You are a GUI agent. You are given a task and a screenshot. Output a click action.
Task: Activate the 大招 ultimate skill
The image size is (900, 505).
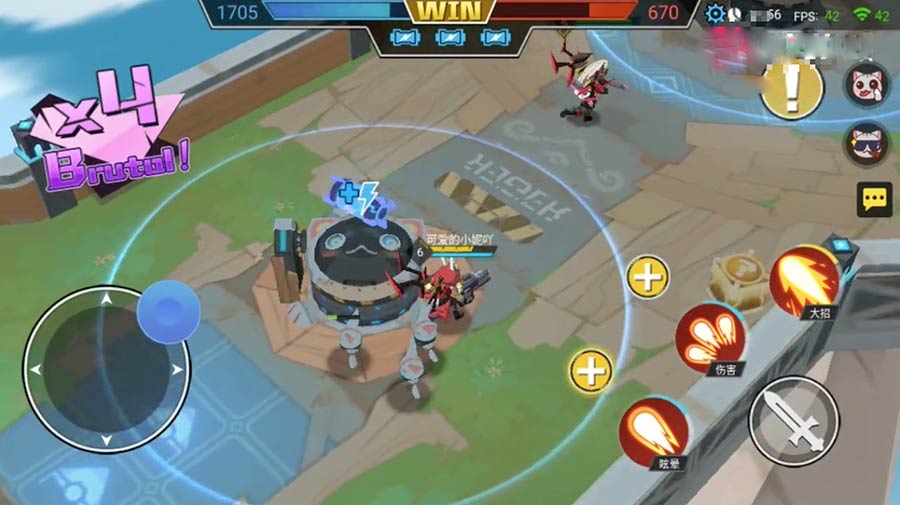click(x=806, y=277)
